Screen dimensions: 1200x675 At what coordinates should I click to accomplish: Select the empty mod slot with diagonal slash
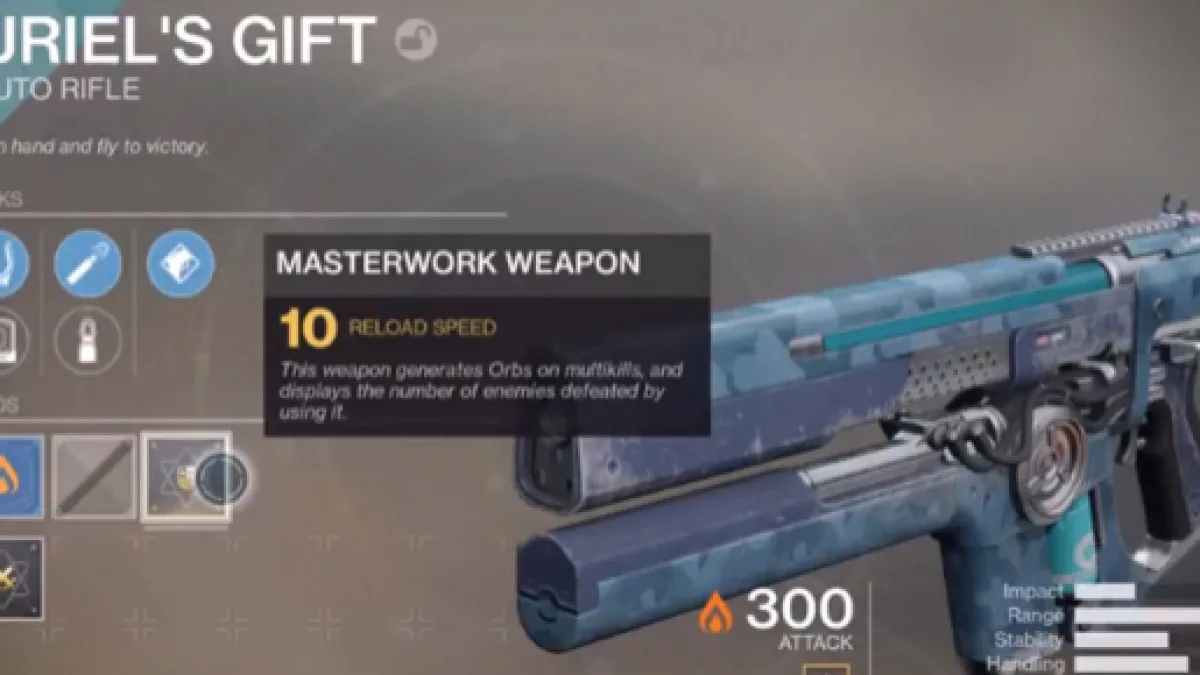[94, 477]
